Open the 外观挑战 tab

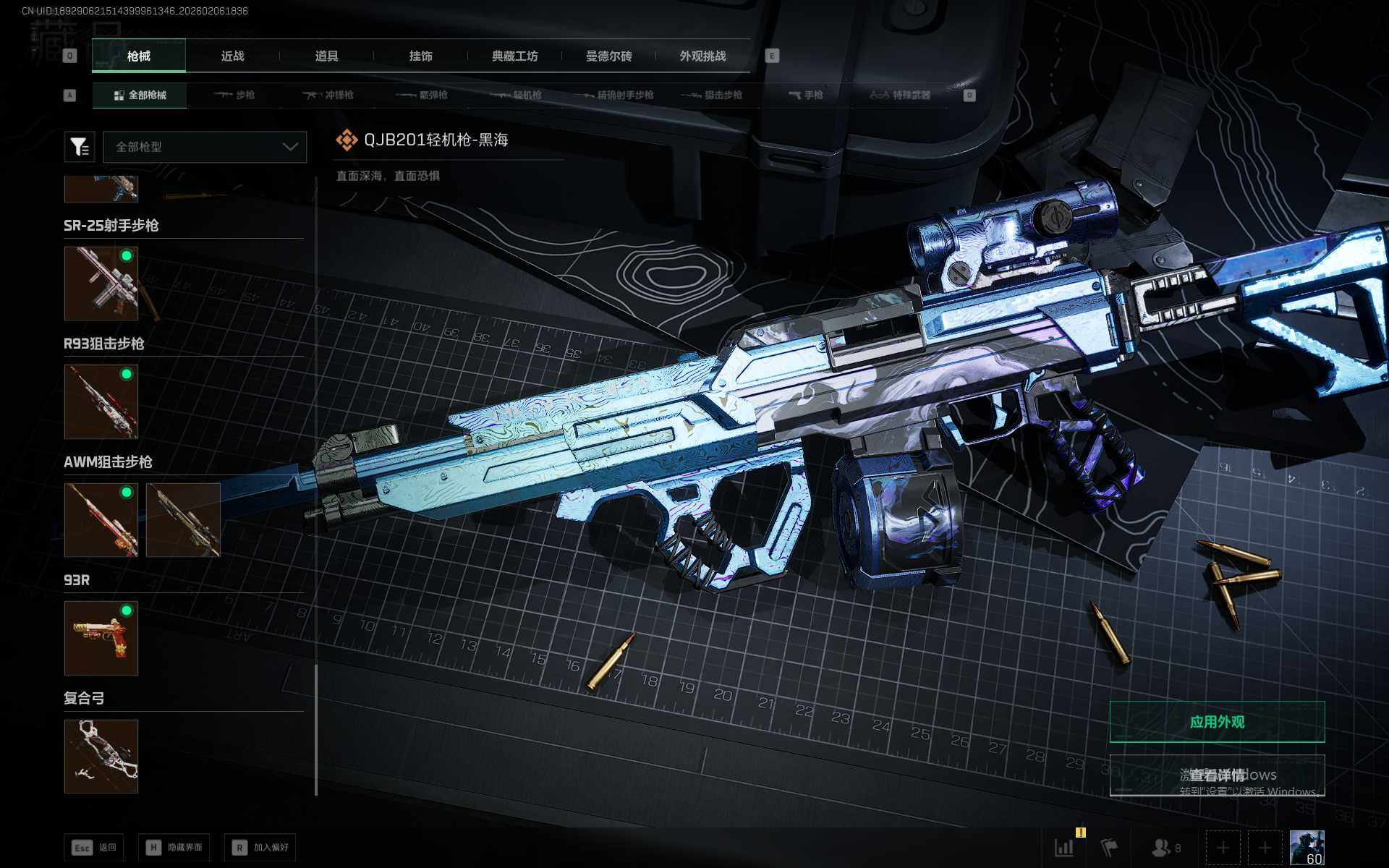[x=702, y=56]
